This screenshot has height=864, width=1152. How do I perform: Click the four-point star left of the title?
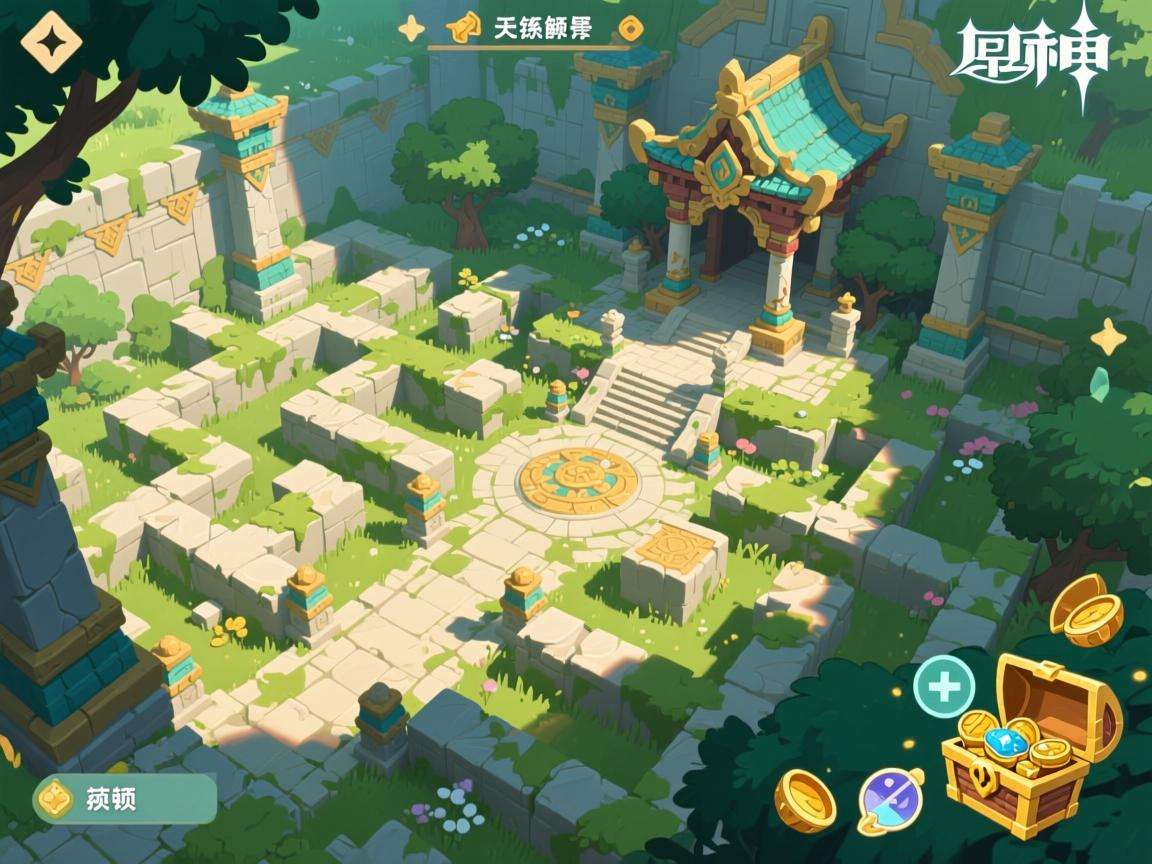coord(411,27)
